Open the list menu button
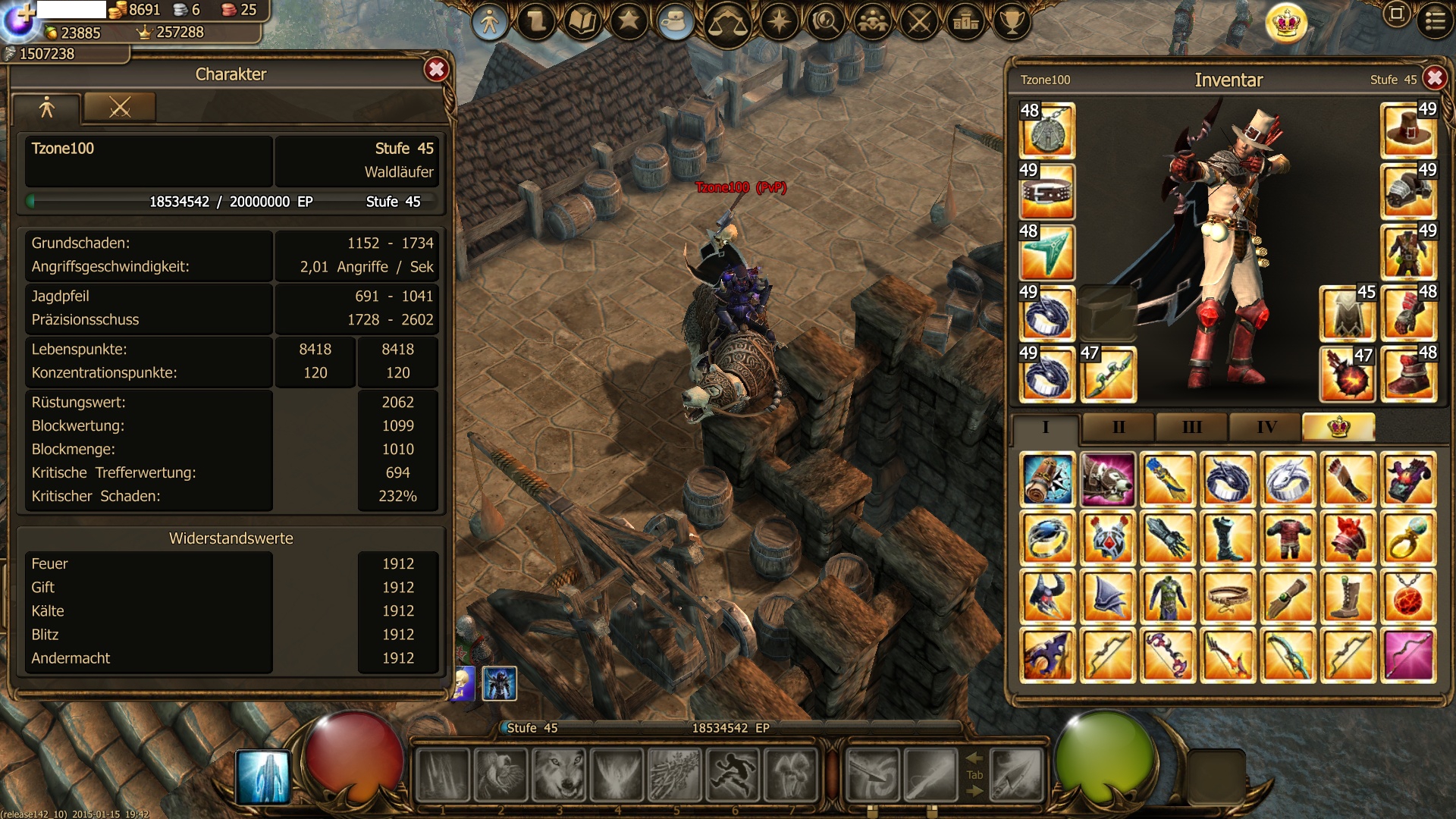Viewport: 1456px width, 819px height. point(1435,20)
